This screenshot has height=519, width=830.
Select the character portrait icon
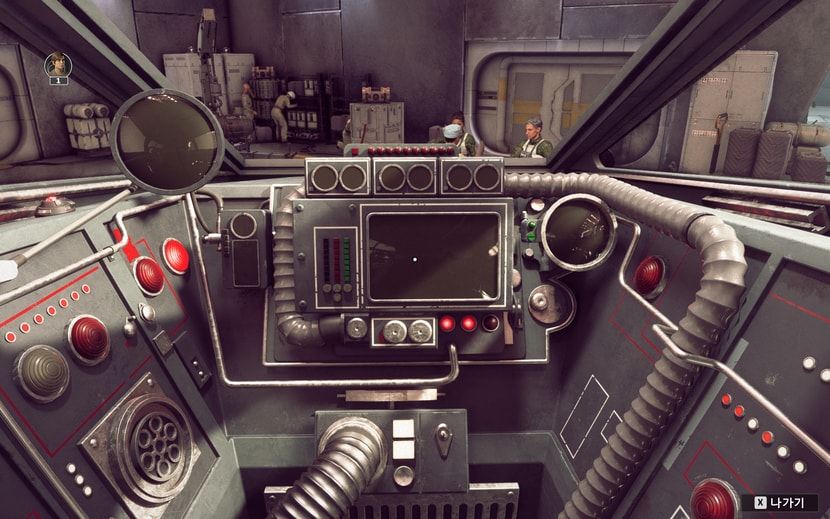[57, 66]
